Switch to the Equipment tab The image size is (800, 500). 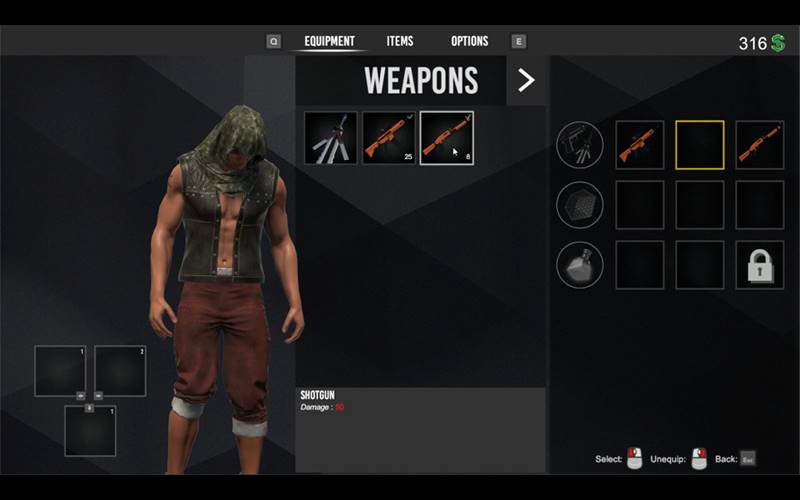click(x=329, y=41)
